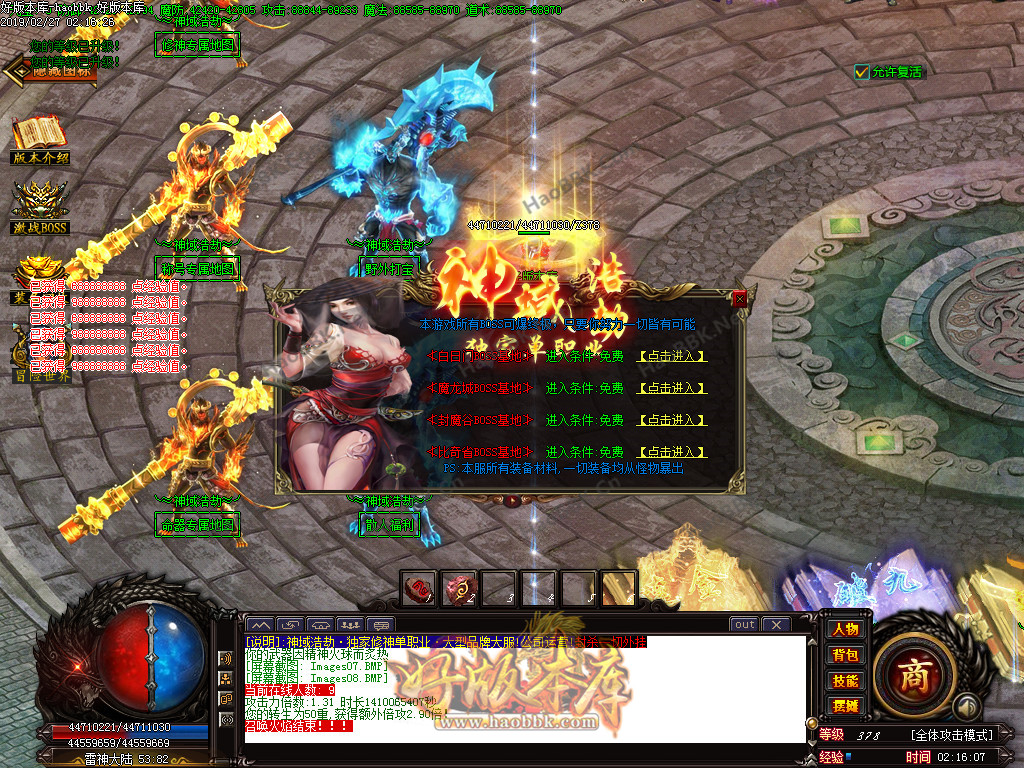Open the round 商 shop button
Image resolution: width=1024 pixels, height=768 pixels.
tap(911, 675)
